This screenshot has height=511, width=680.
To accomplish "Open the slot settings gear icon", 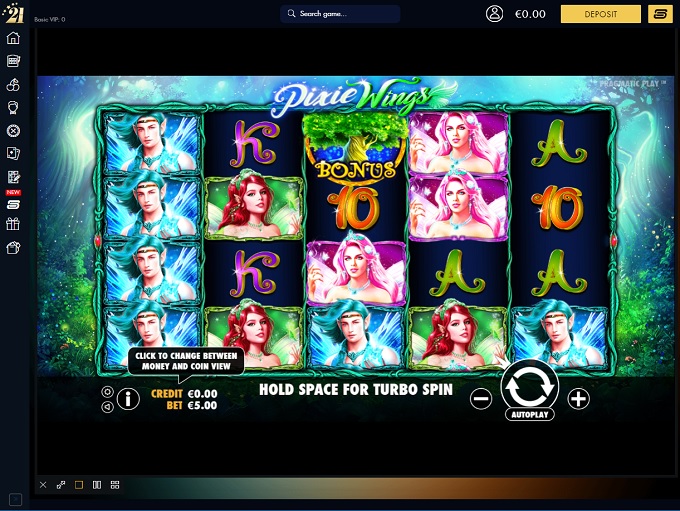I will tap(107, 392).
